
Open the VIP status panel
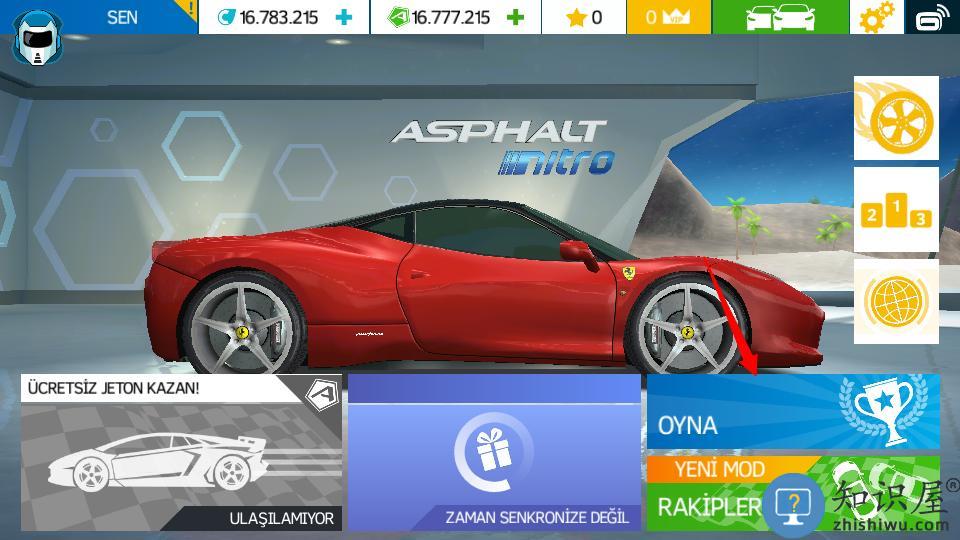(x=669, y=17)
